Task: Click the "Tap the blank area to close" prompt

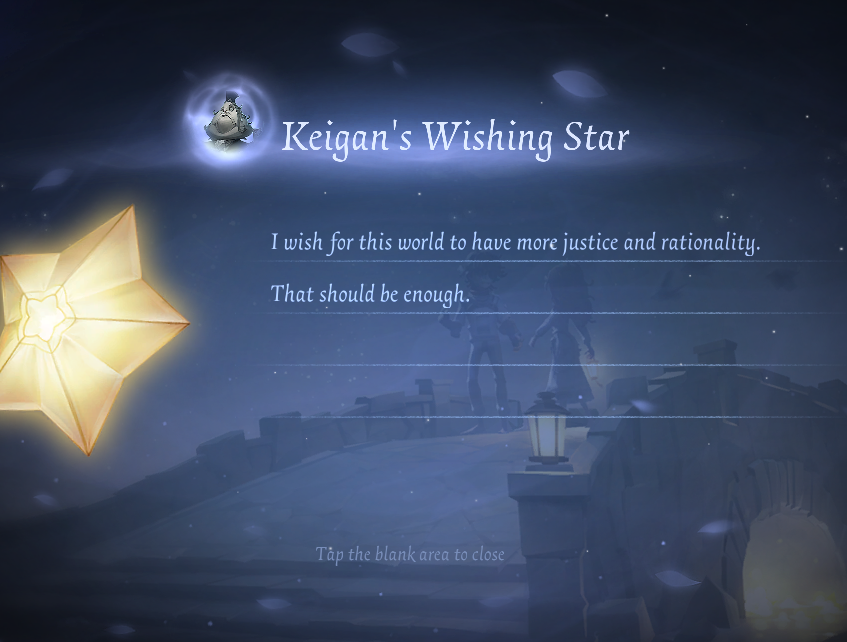Action: pos(410,554)
